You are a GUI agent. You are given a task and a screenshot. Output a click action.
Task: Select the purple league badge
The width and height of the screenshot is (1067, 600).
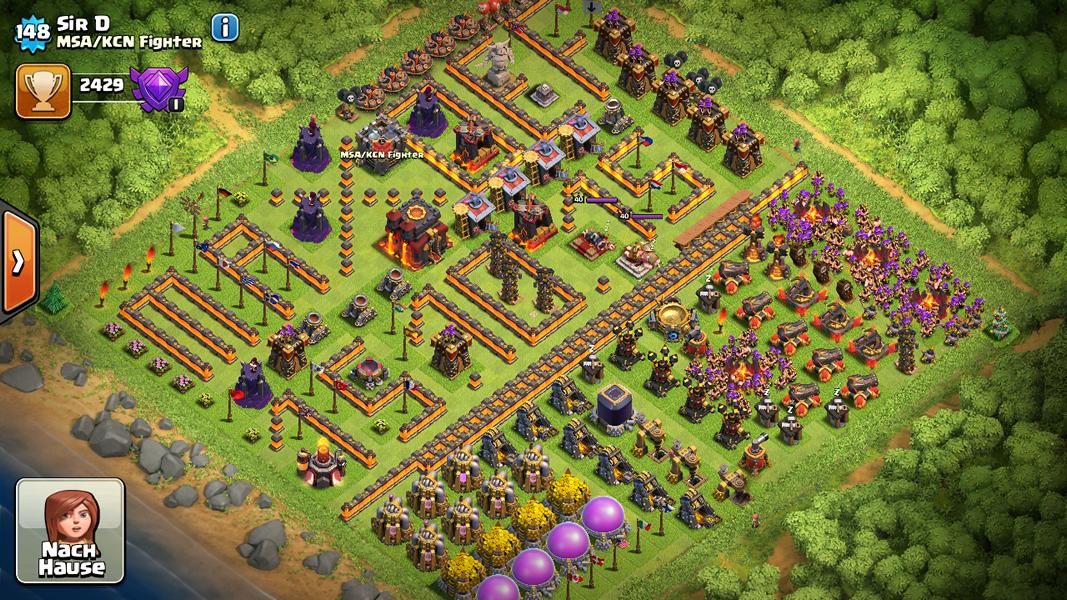pyautogui.click(x=158, y=88)
